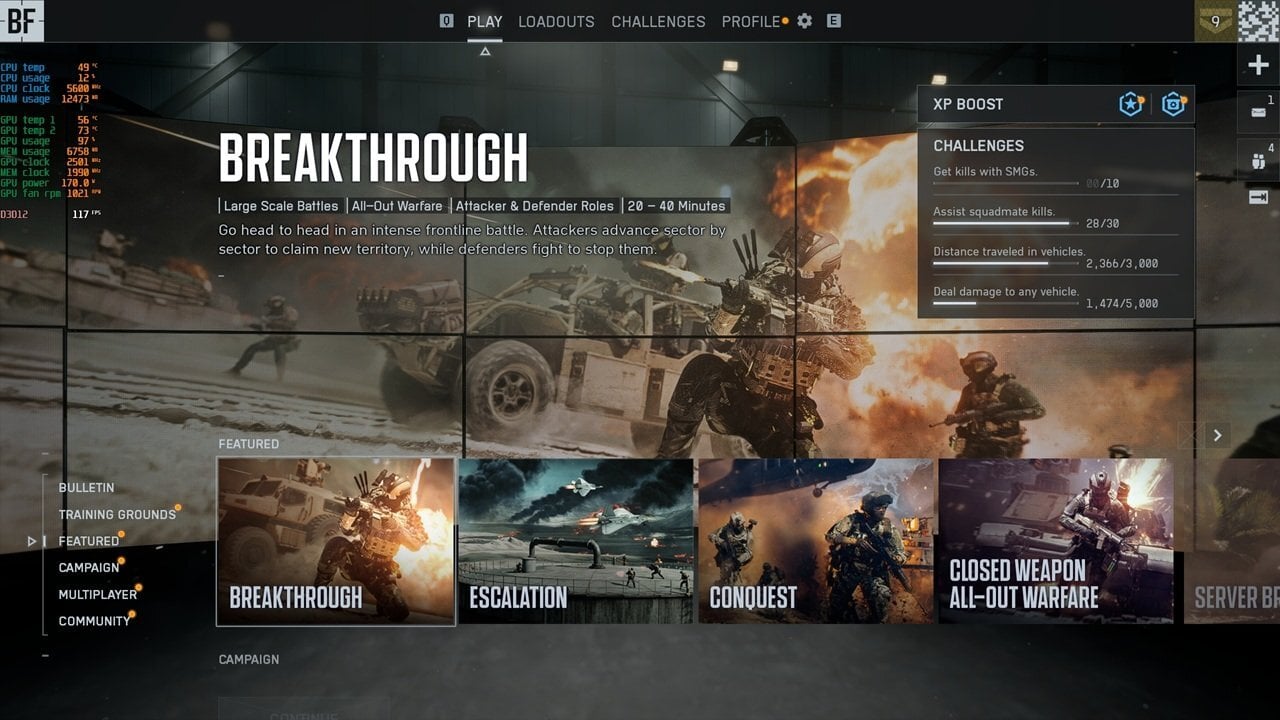Select the Escalation mode tile
This screenshot has width=1280, height=720.
(576, 541)
